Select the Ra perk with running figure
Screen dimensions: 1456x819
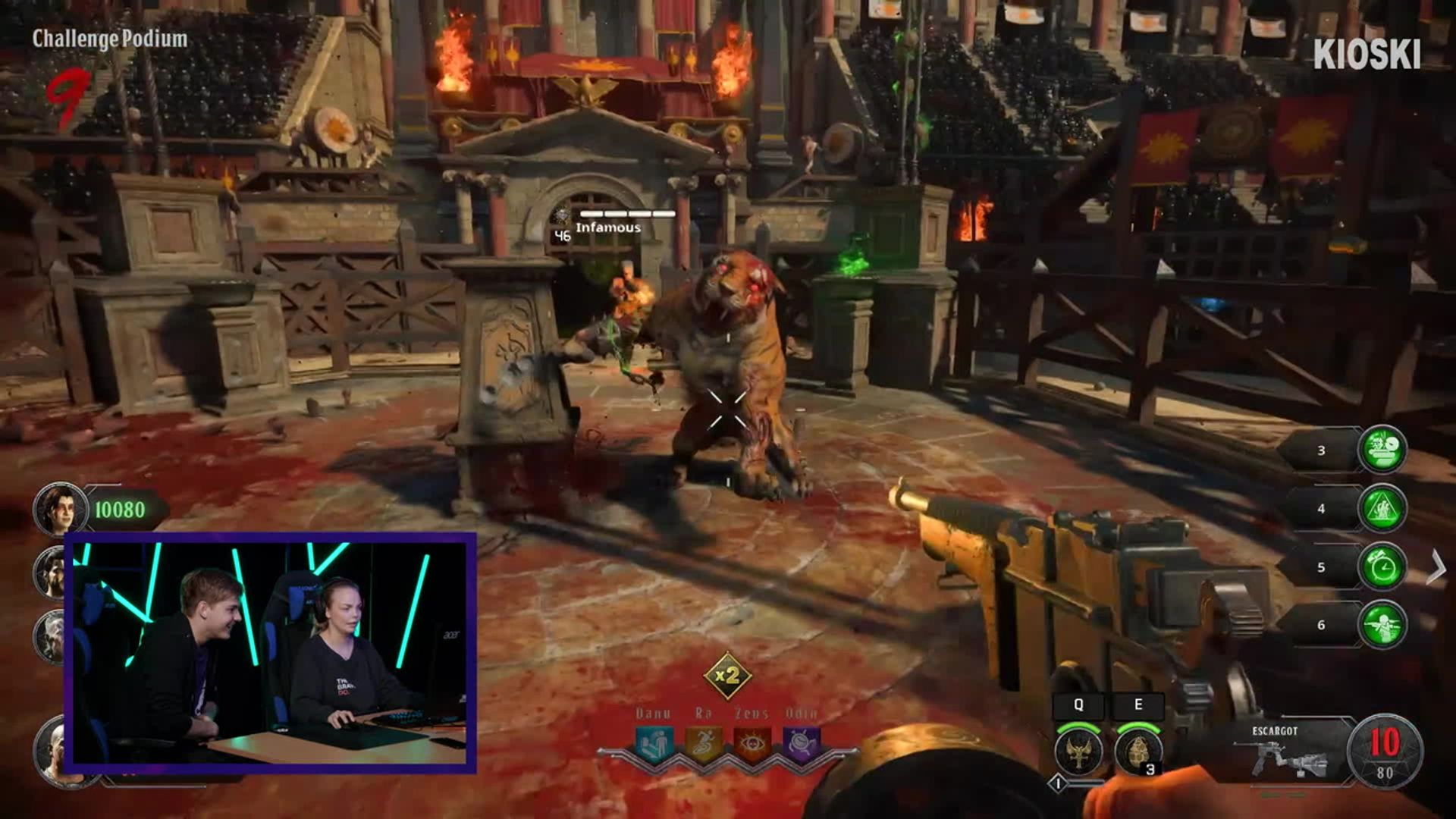704,745
